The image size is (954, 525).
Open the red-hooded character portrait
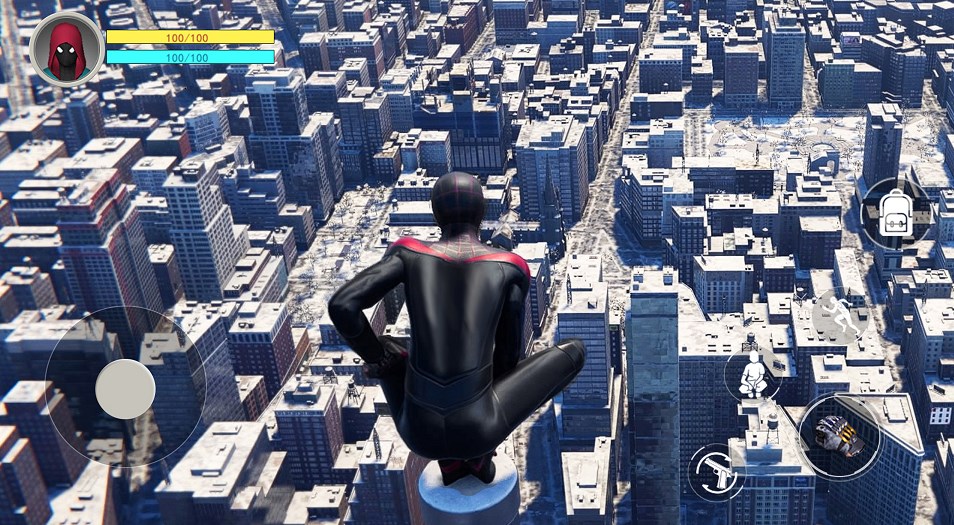[66, 49]
